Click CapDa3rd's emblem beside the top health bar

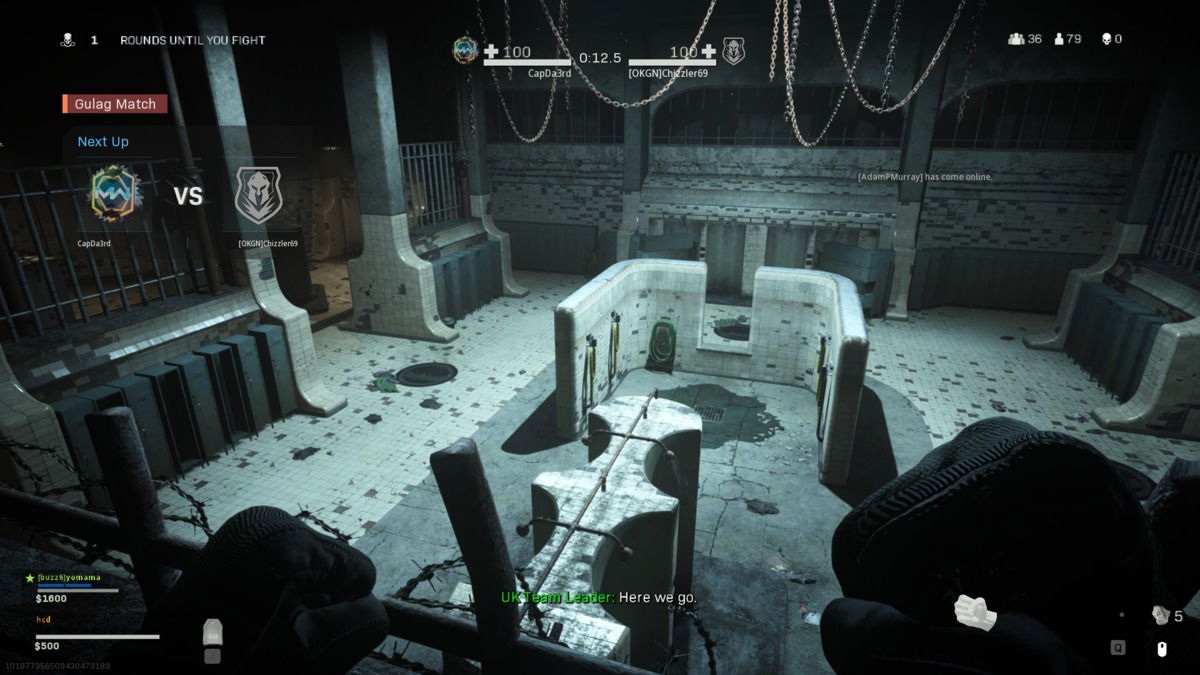[465, 50]
